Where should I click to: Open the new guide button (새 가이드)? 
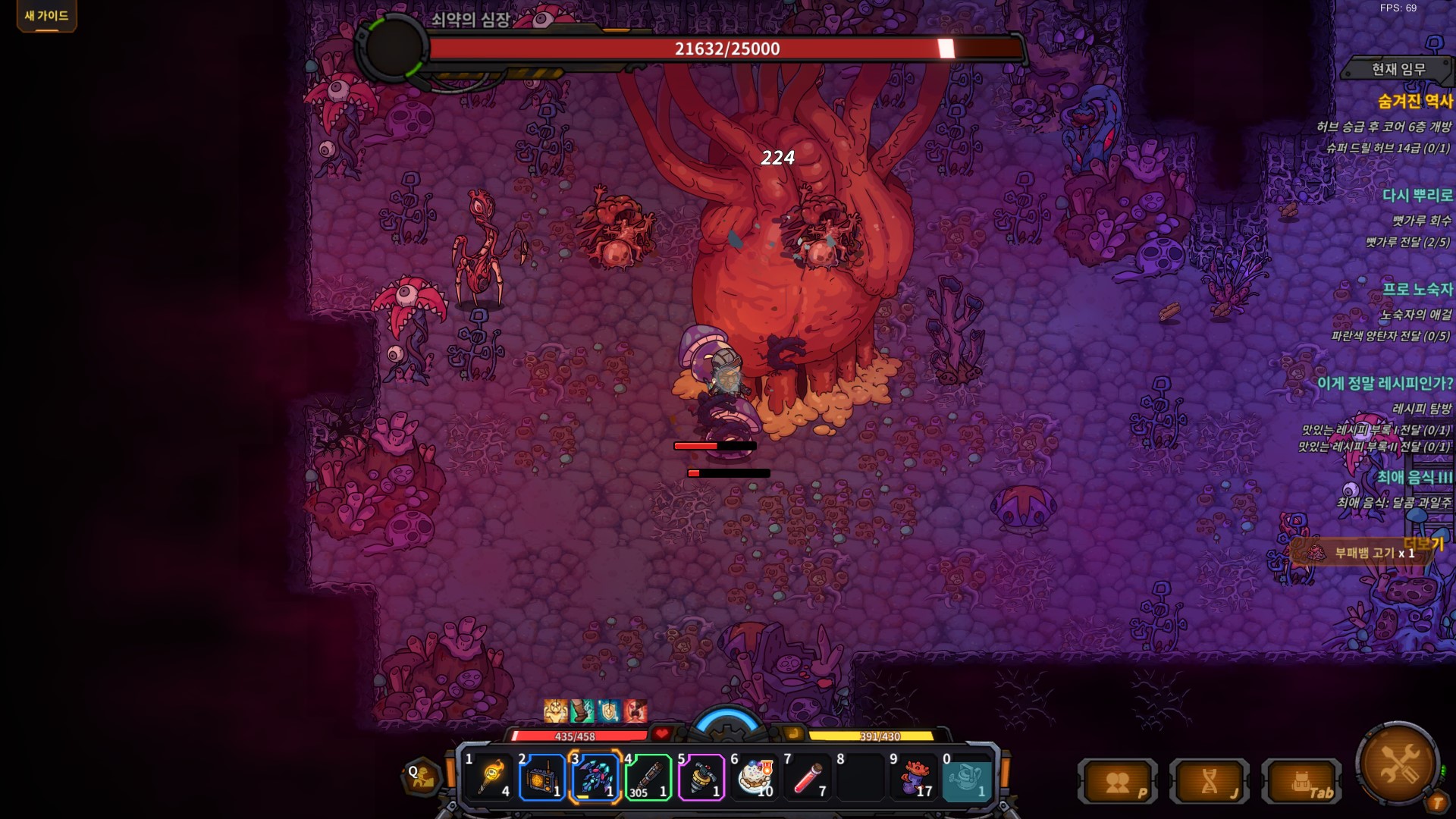tap(46, 16)
